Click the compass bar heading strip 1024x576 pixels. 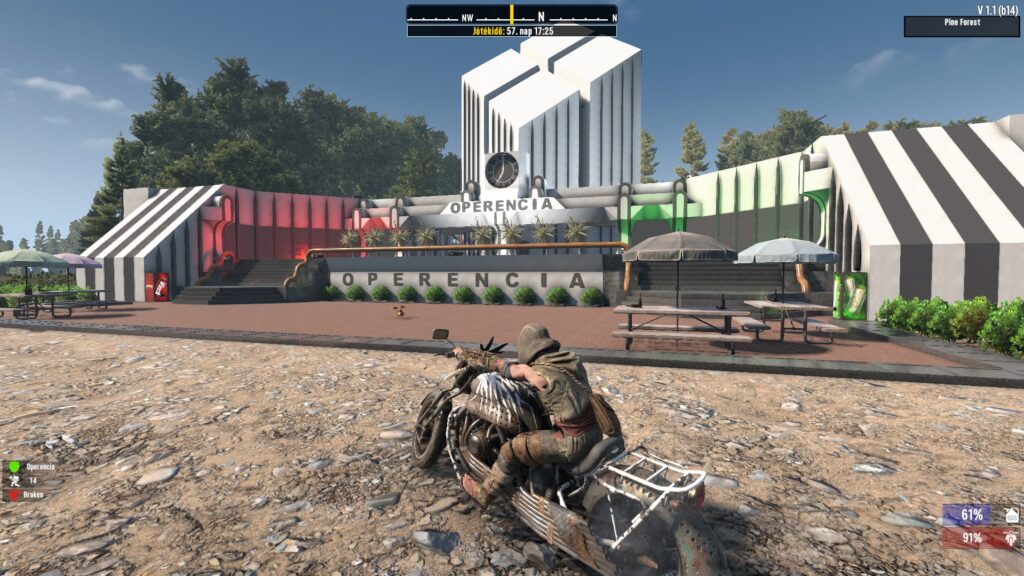pyautogui.click(x=511, y=15)
